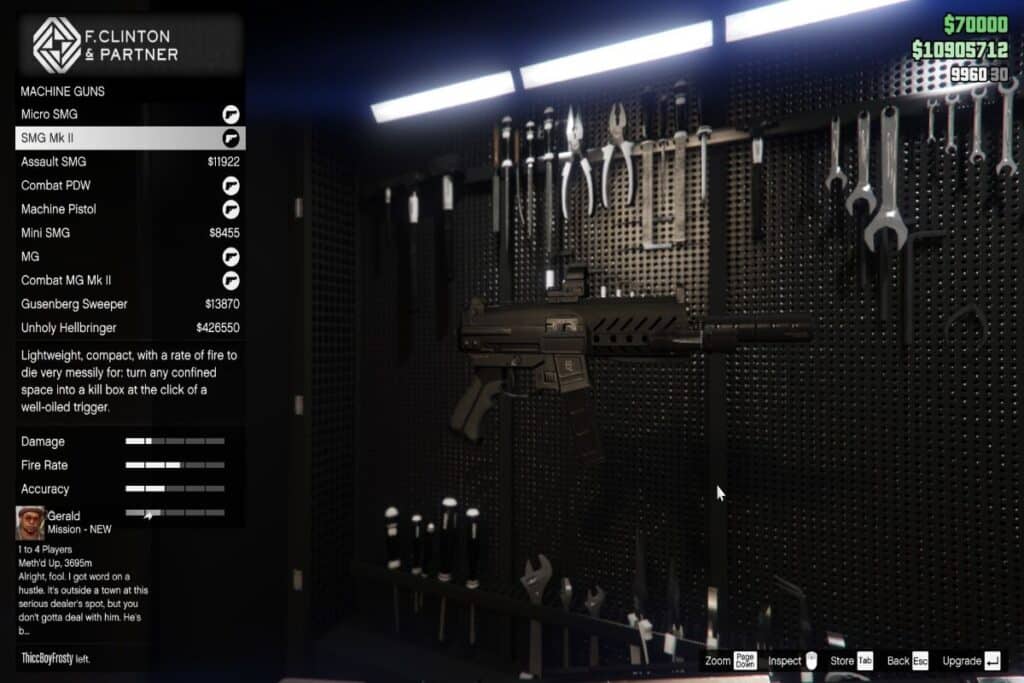Pick the Assault SMG priced $11922
Screen dimensions: 1024x683
click(130, 162)
